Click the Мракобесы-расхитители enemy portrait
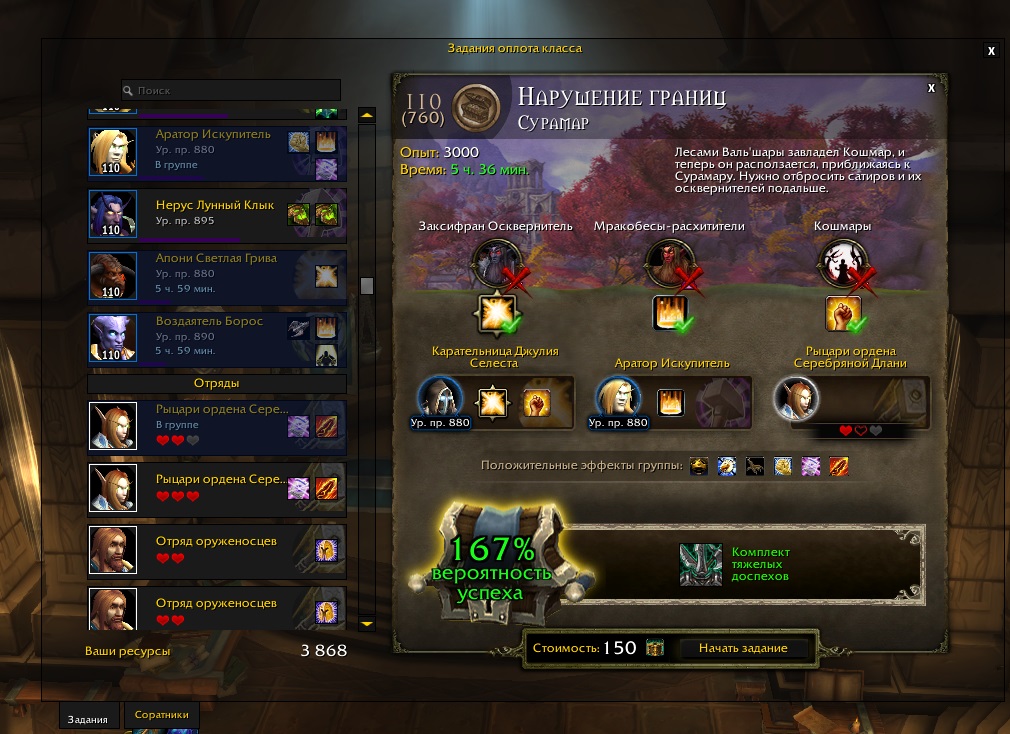This screenshot has width=1010, height=734. tap(666, 262)
